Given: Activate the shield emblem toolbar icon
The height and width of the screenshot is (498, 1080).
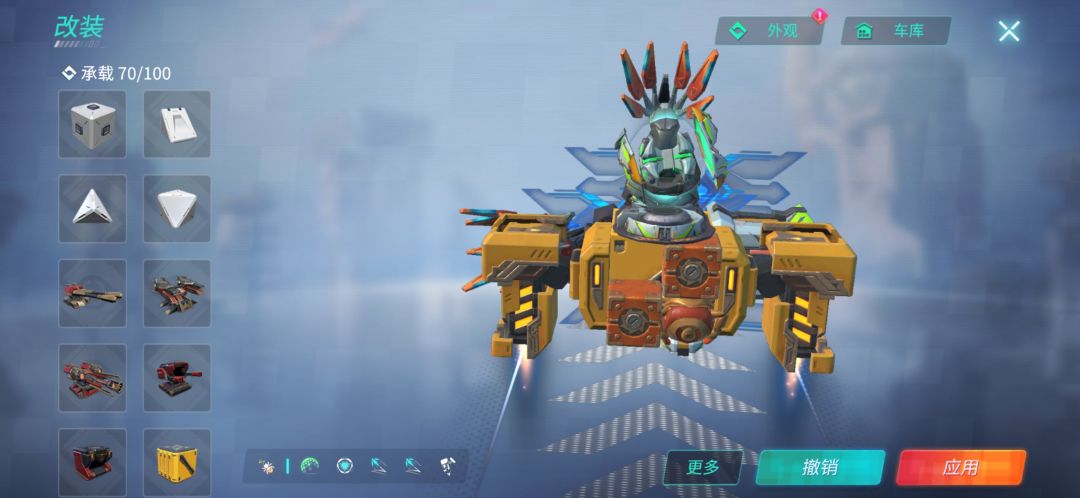Looking at the screenshot, I should pos(345,466).
